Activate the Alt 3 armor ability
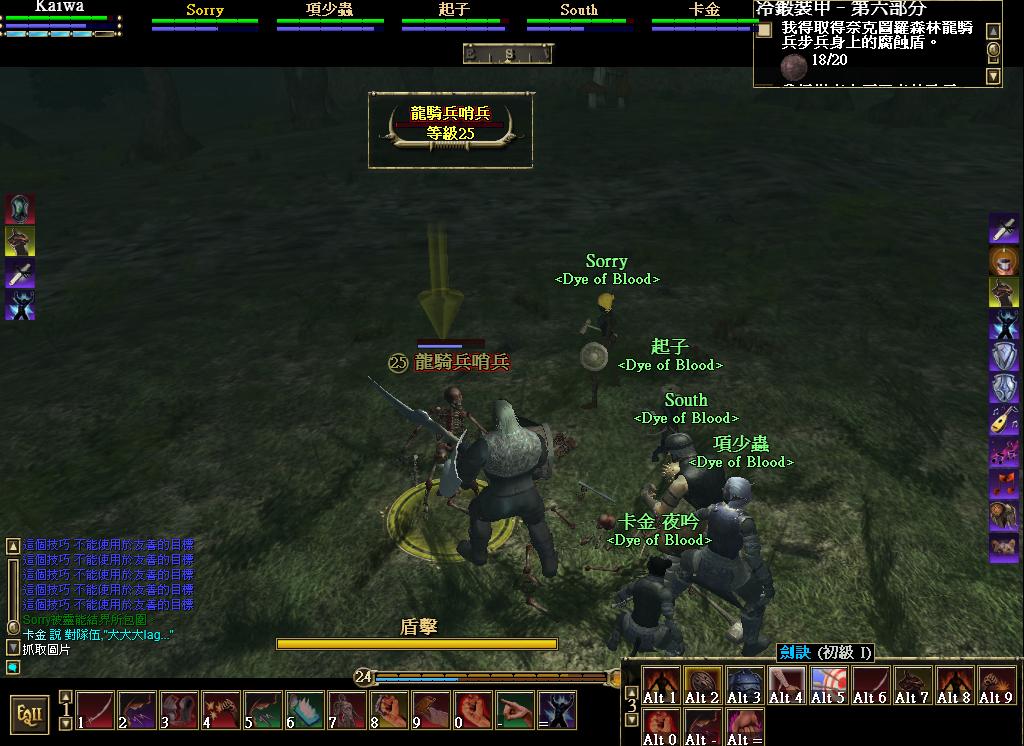The height and width of the screenshot is (746, 1024). (744, 686)
